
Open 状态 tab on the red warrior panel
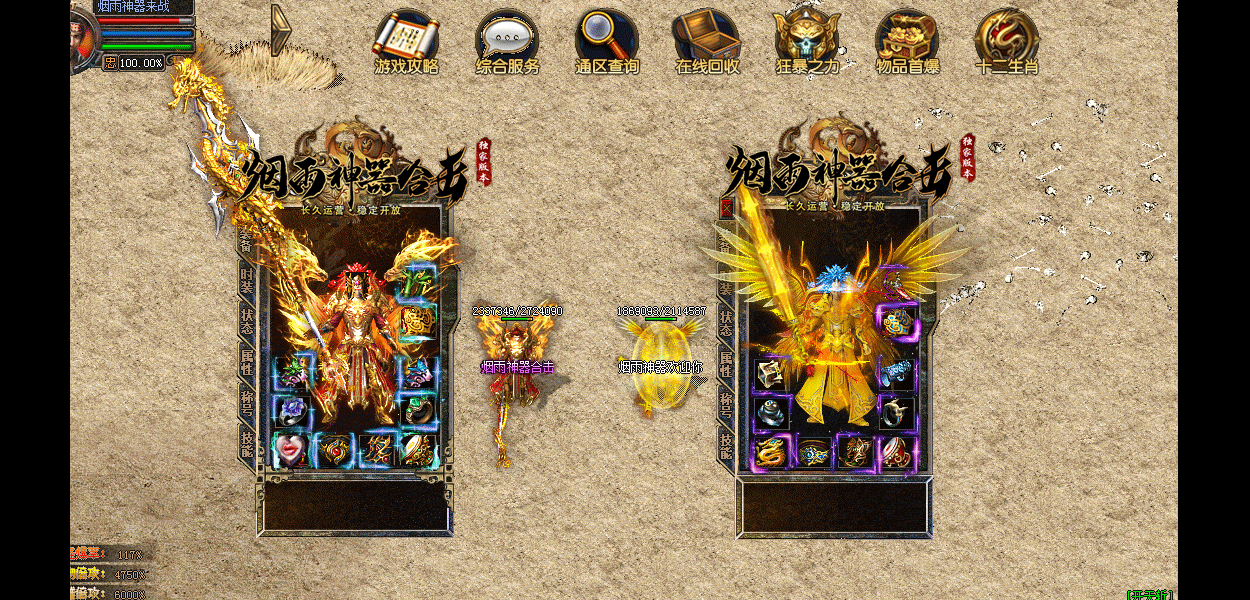coord(246,321)
